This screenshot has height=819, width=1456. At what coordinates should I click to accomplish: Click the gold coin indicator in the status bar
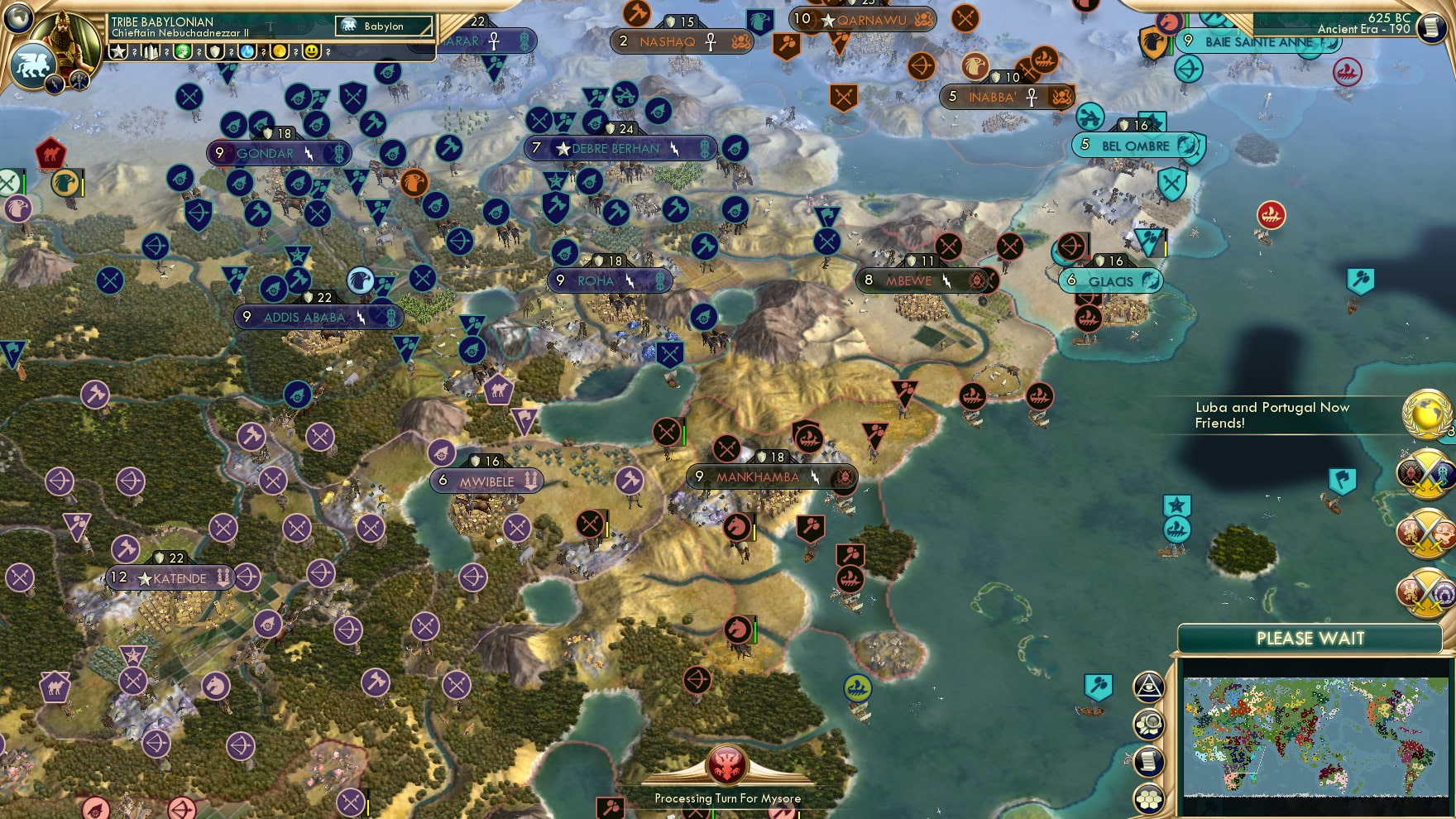[281, 51]
